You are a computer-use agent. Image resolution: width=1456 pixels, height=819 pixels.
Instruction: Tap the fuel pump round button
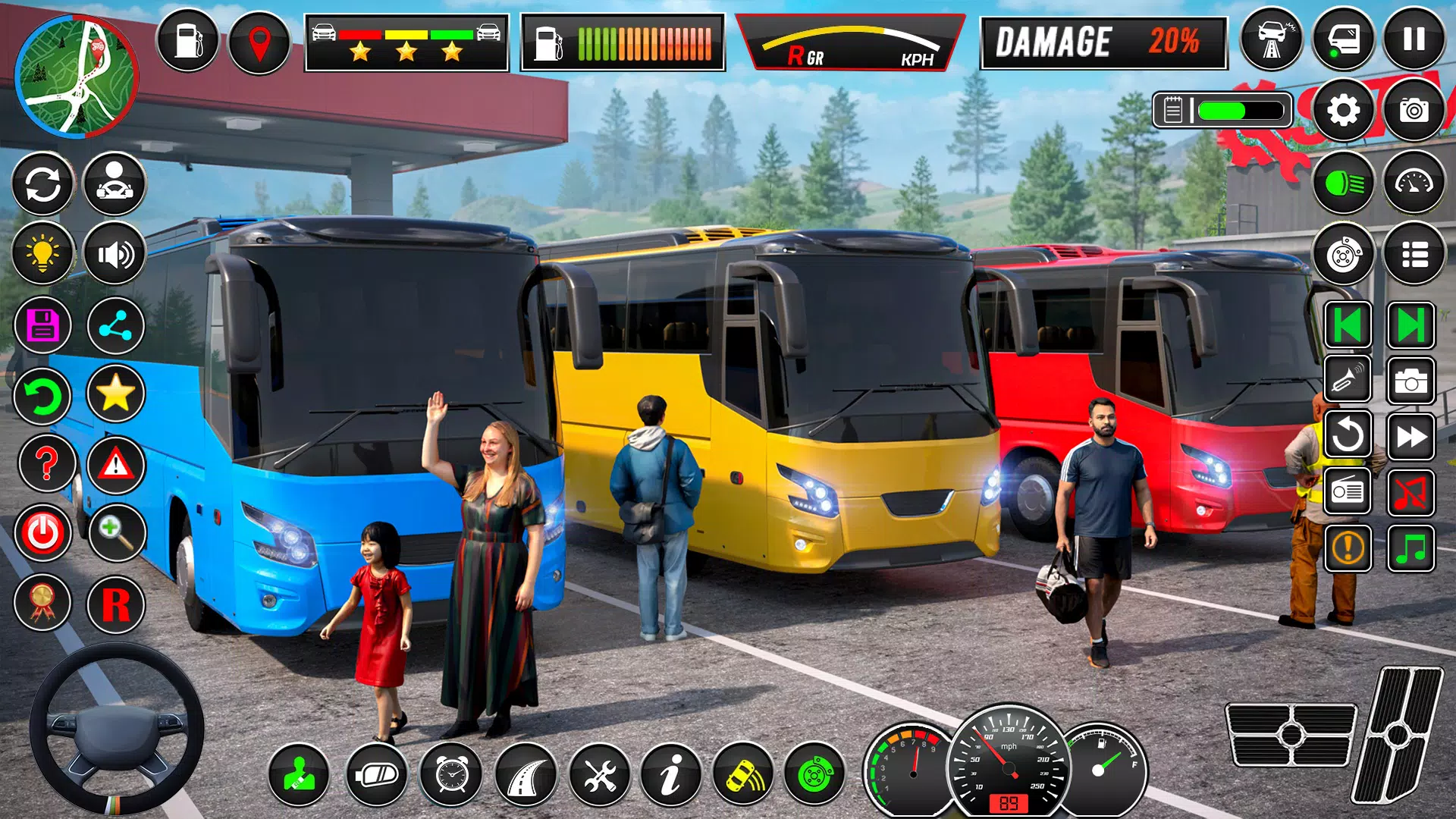click(187, 41)
